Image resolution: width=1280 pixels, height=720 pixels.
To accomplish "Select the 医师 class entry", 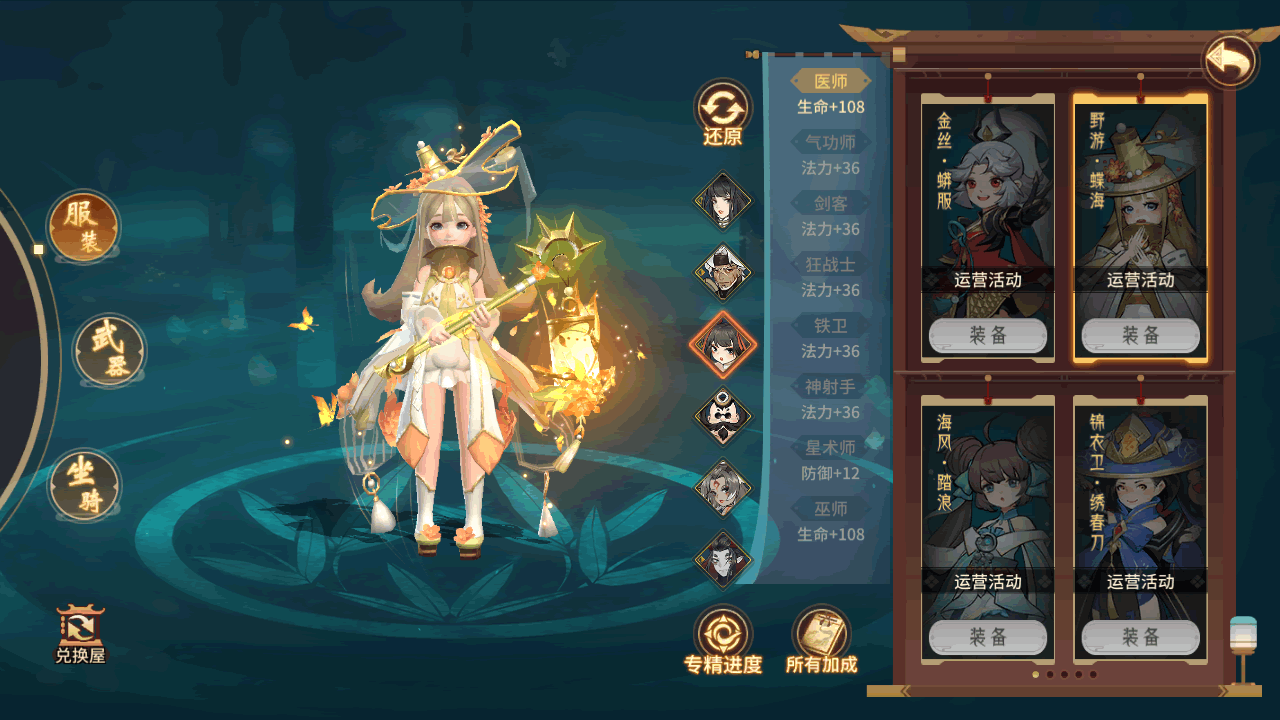I will [830, 82].
